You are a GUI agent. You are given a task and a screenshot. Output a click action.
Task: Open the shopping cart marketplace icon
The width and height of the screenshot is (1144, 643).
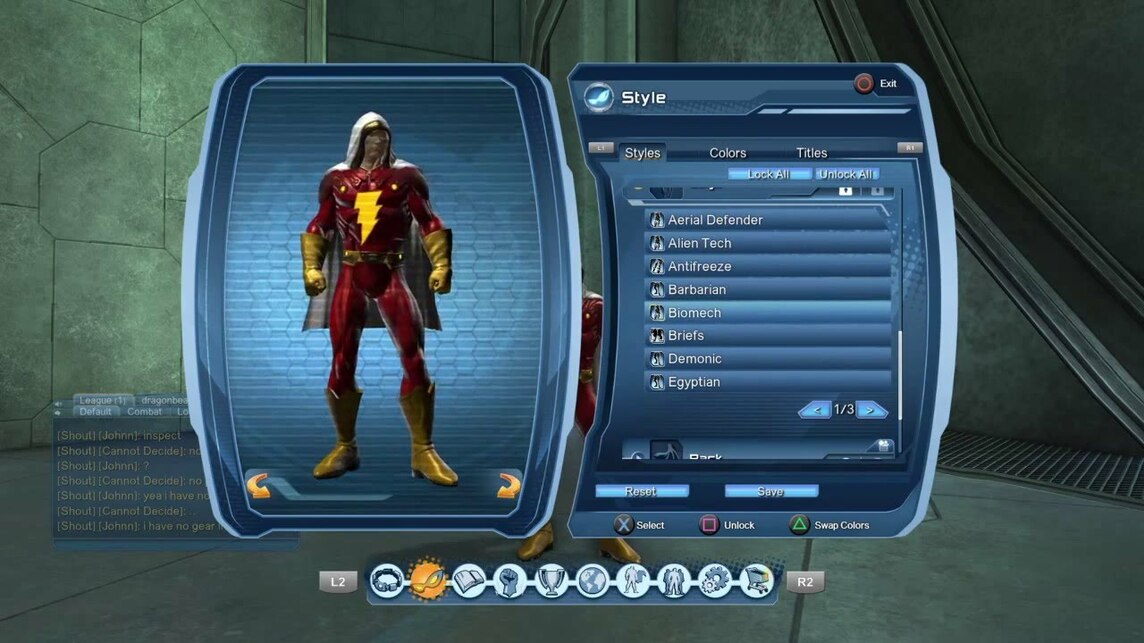[x=757, y=580]
